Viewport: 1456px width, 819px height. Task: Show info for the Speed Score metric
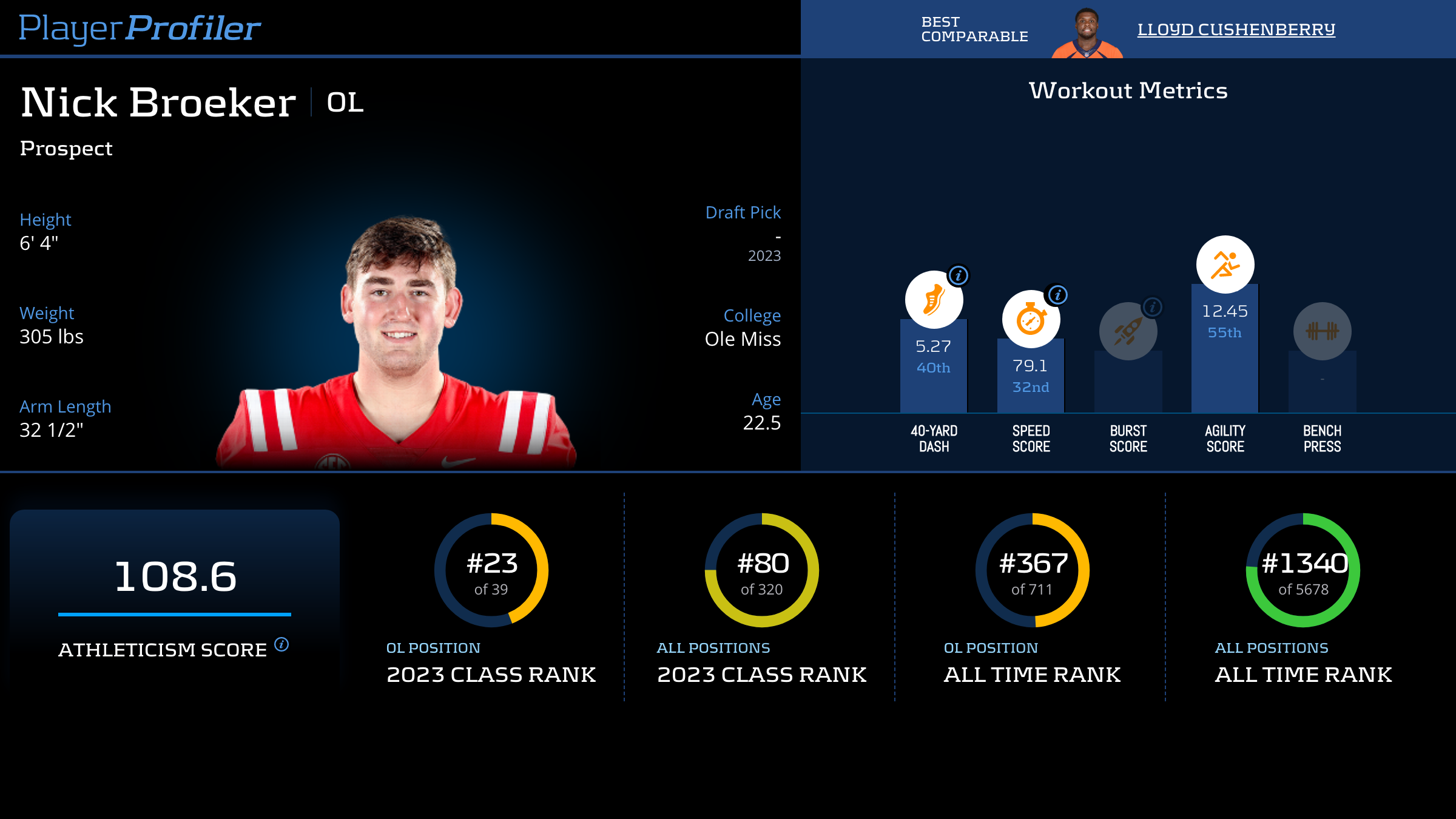1057,295
